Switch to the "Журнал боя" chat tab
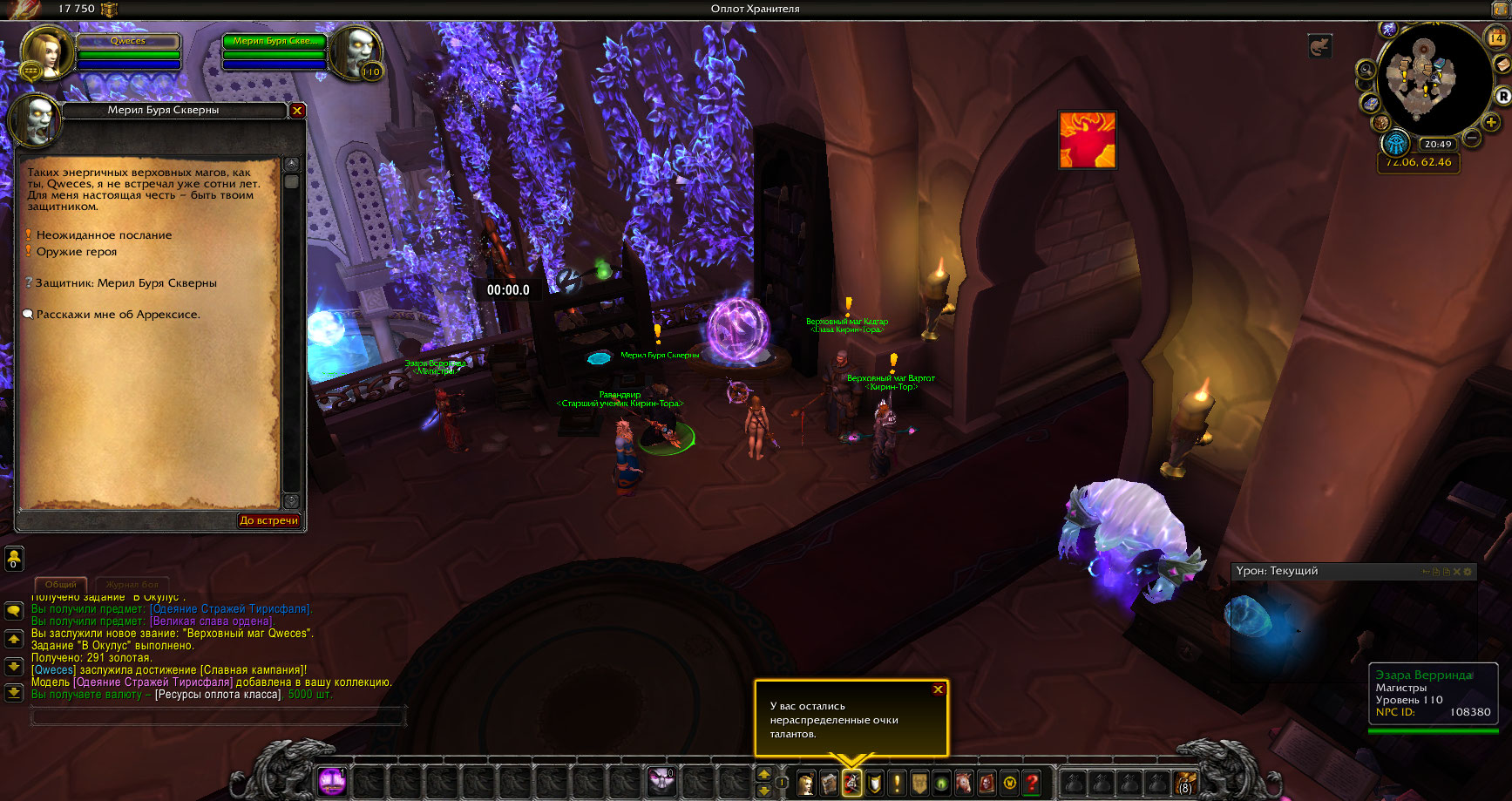This screenshot has height=801, width=1512. 132,584
